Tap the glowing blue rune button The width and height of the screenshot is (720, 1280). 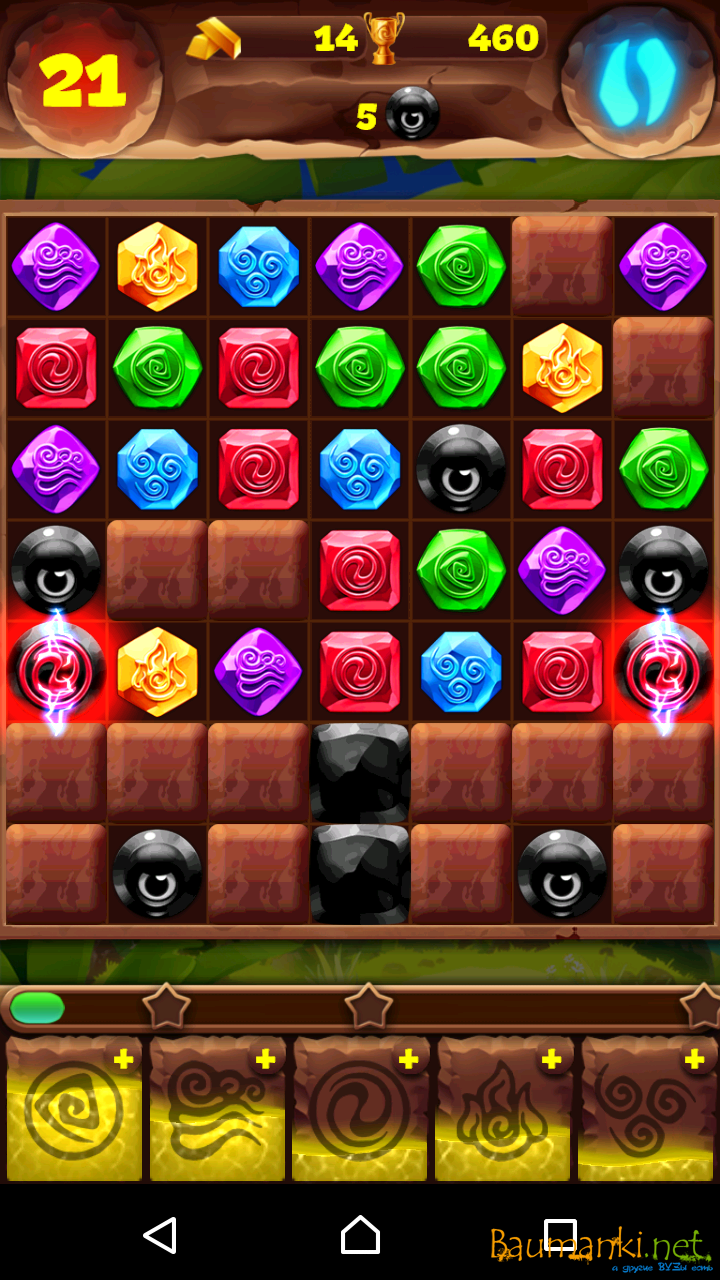point(637,76)
